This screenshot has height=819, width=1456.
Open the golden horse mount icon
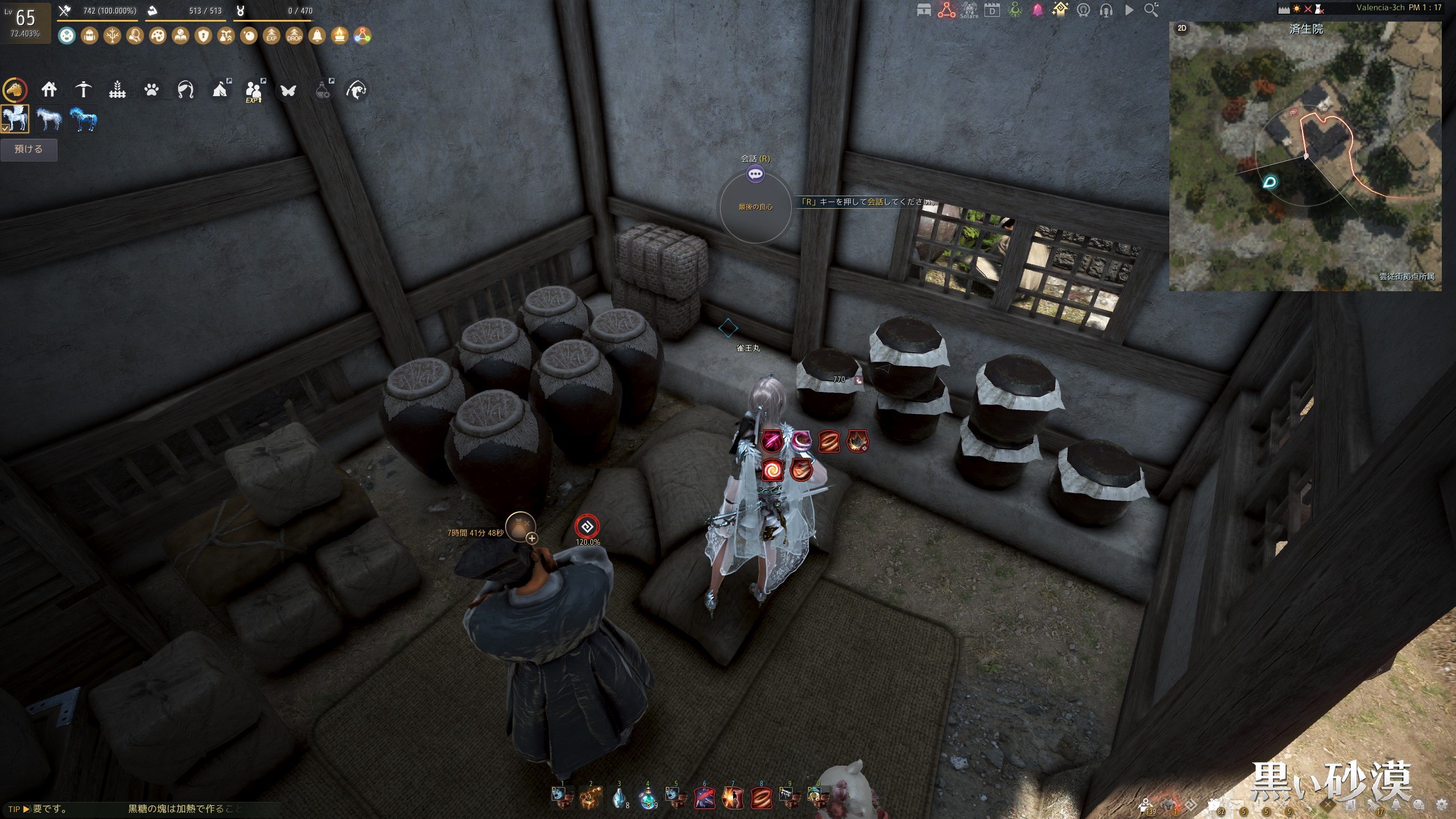click(x=15, y=90)
